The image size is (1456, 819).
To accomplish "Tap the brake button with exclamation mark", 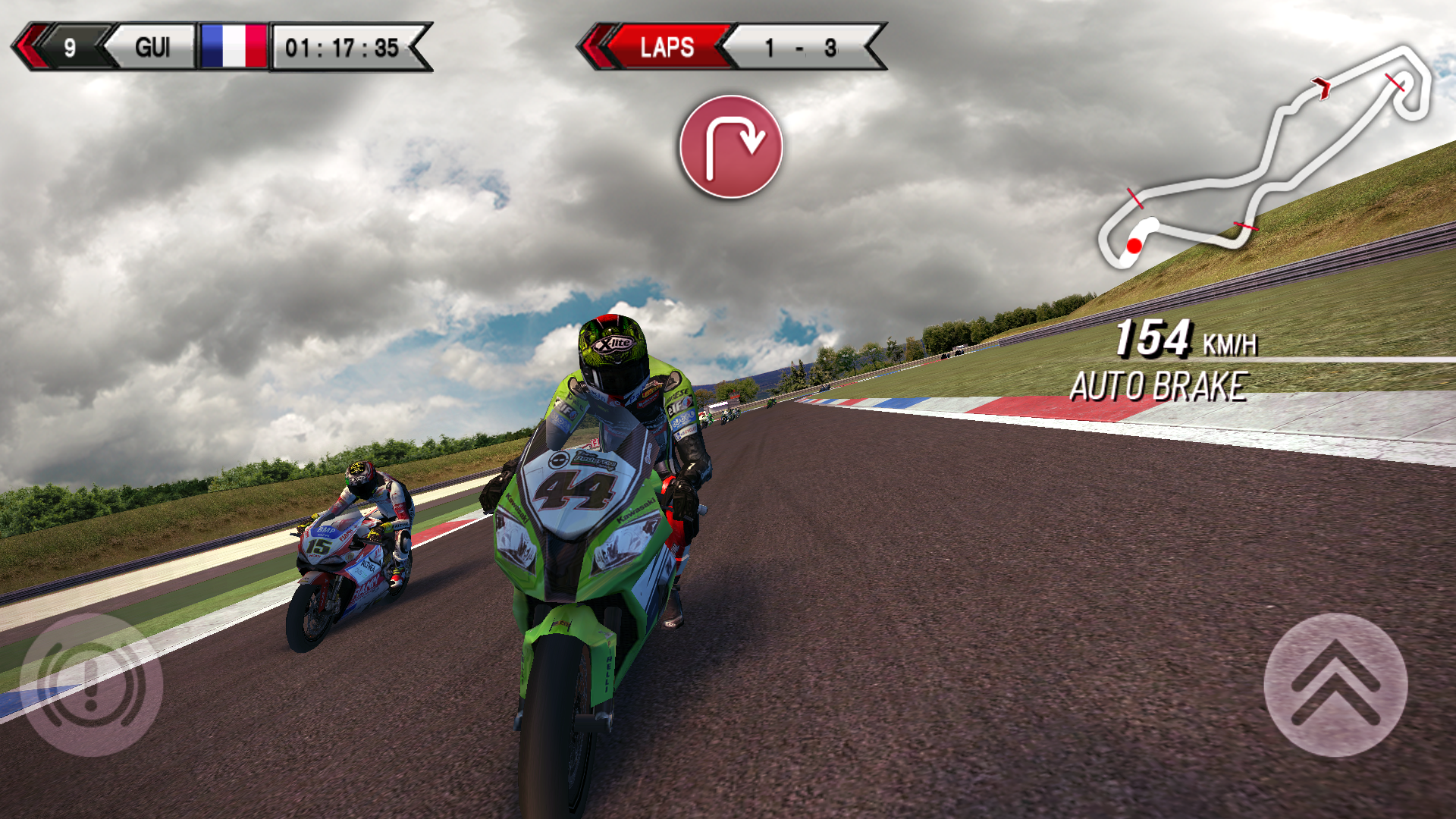I will click(91, 685).
